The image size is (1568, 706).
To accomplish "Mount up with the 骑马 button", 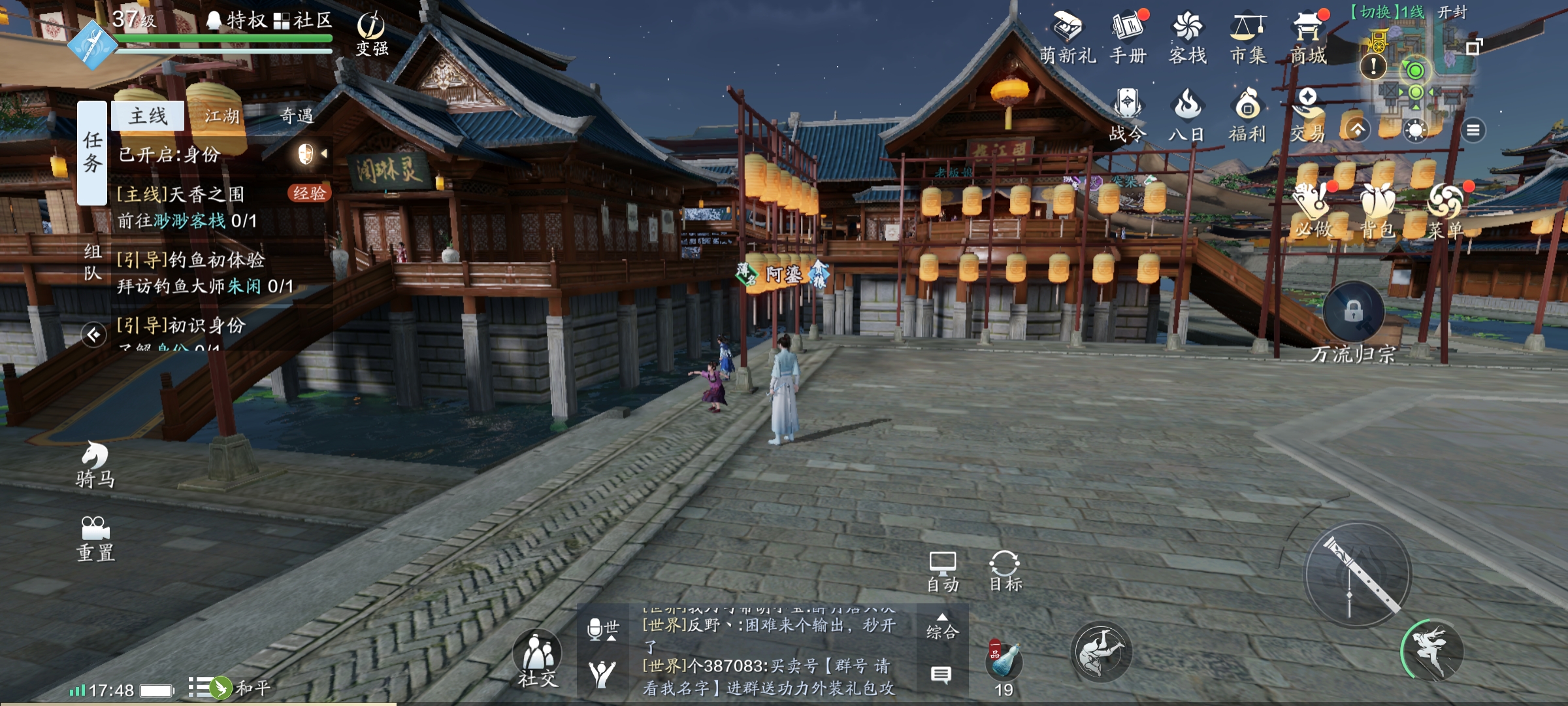I will 95,464.
